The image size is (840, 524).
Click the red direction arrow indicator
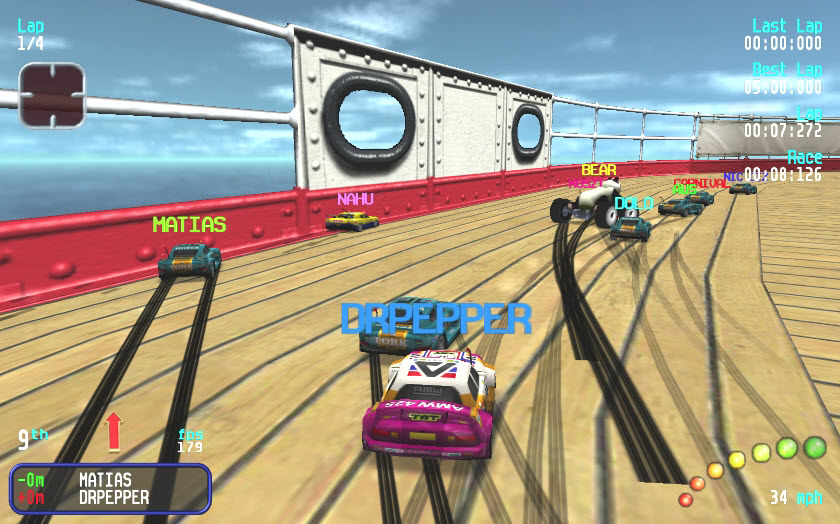(113, 431)
